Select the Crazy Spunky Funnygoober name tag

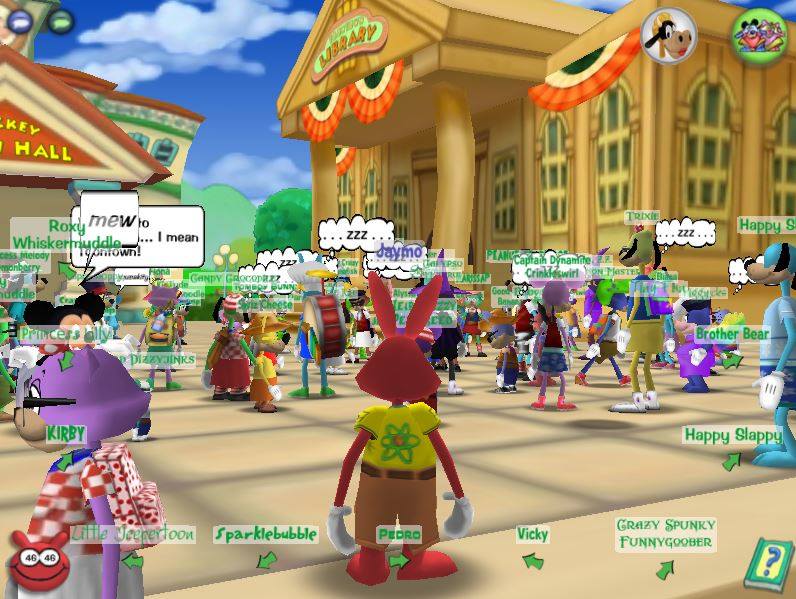tap(664, 534)
